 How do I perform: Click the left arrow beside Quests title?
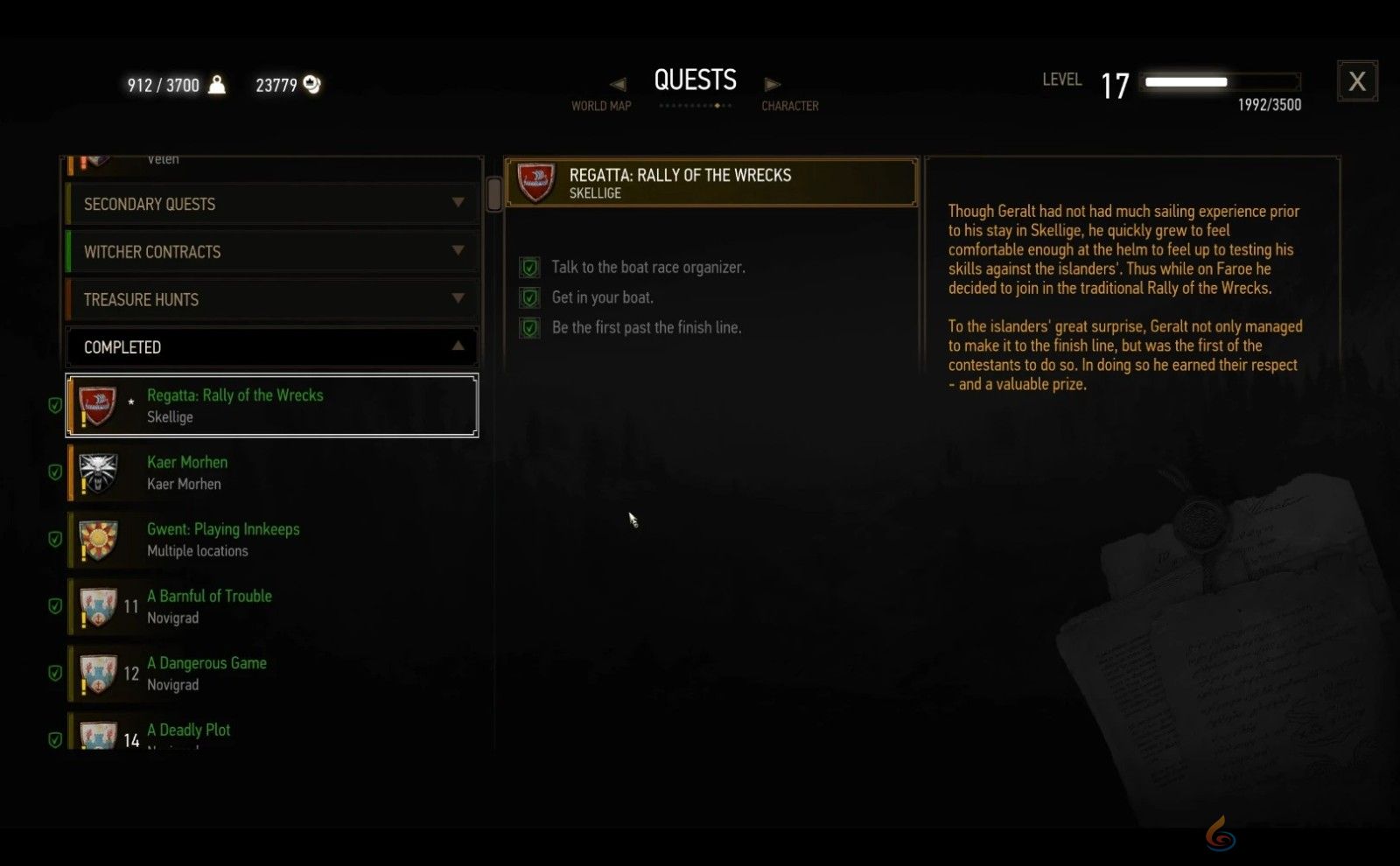click(x=618, y=84)
